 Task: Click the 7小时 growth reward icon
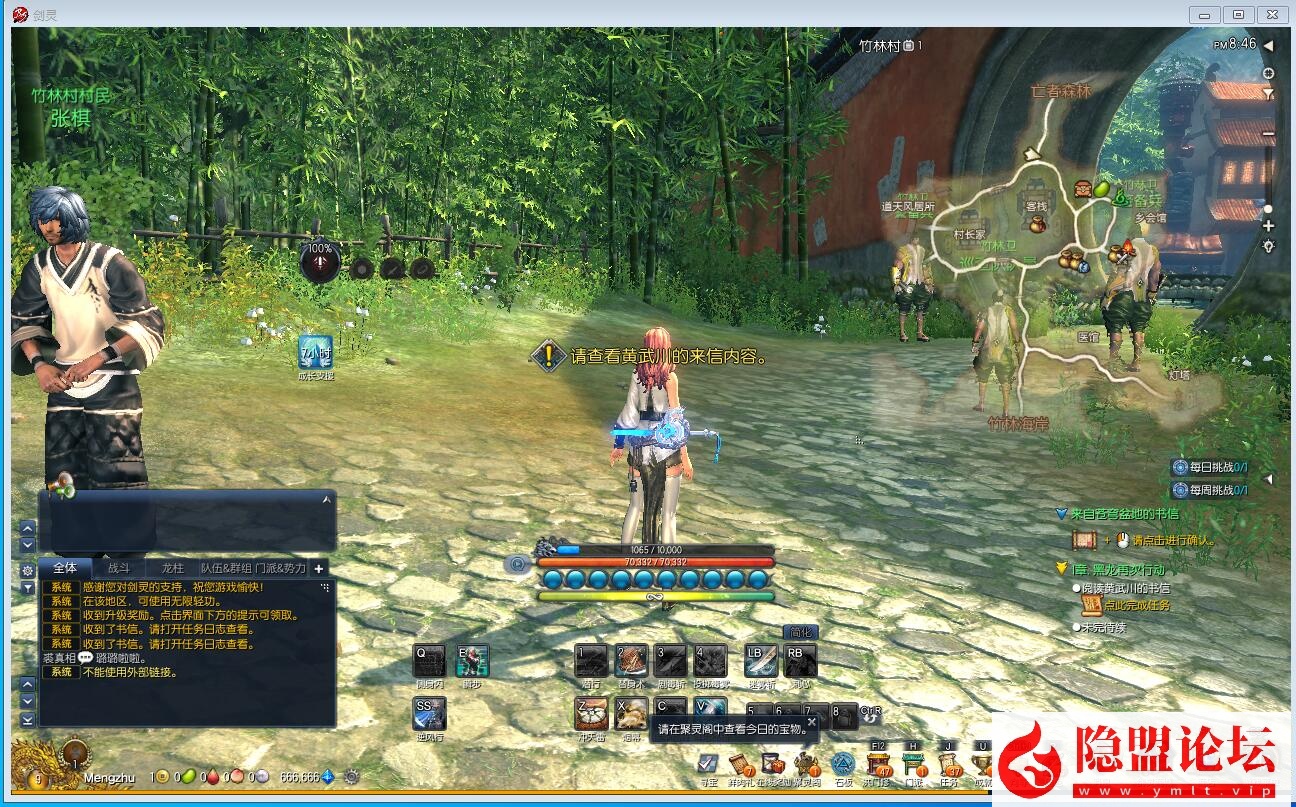click(315, 352)
